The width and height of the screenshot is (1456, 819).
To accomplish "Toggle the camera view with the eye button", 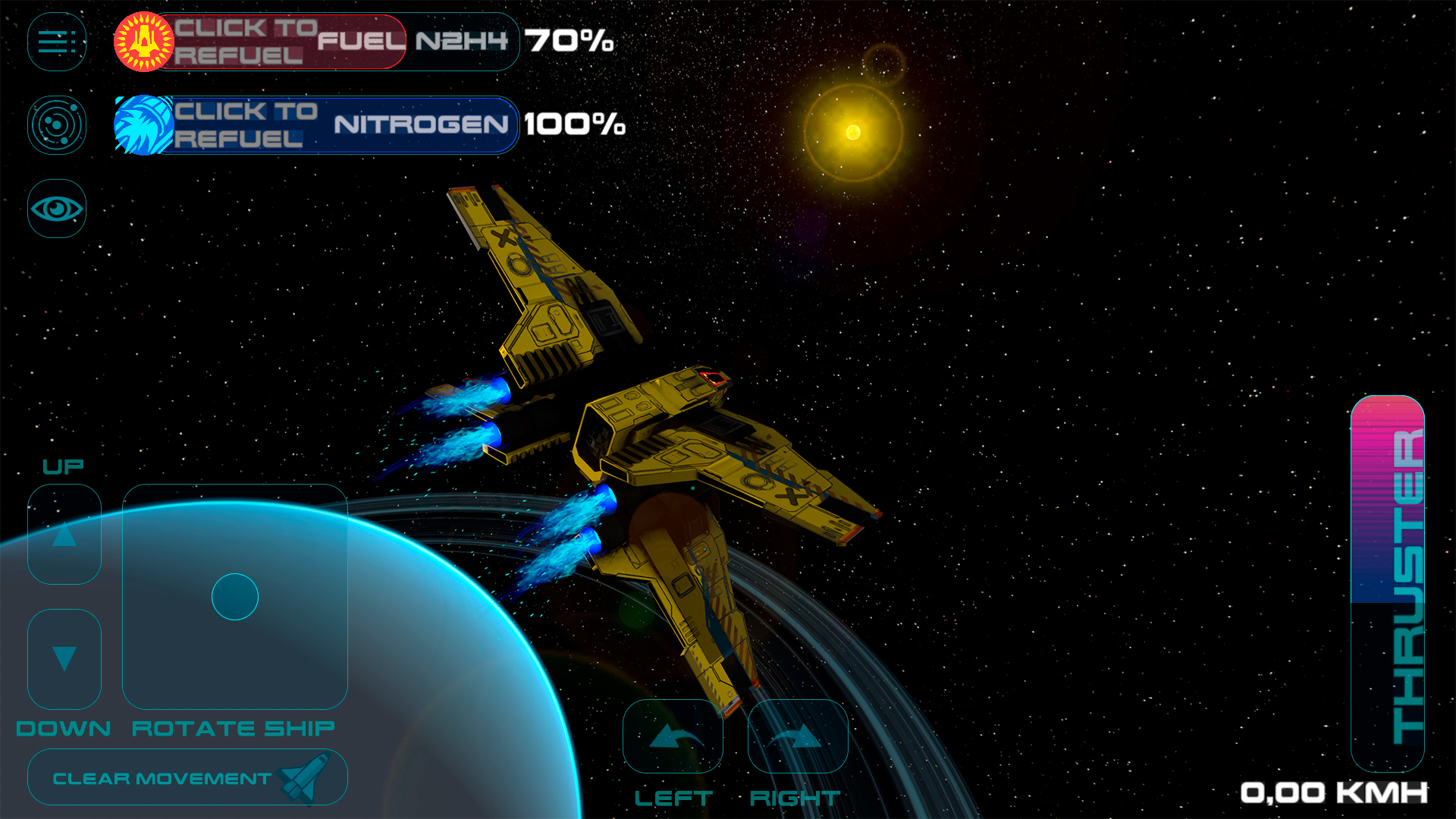I will coord(56,207).
